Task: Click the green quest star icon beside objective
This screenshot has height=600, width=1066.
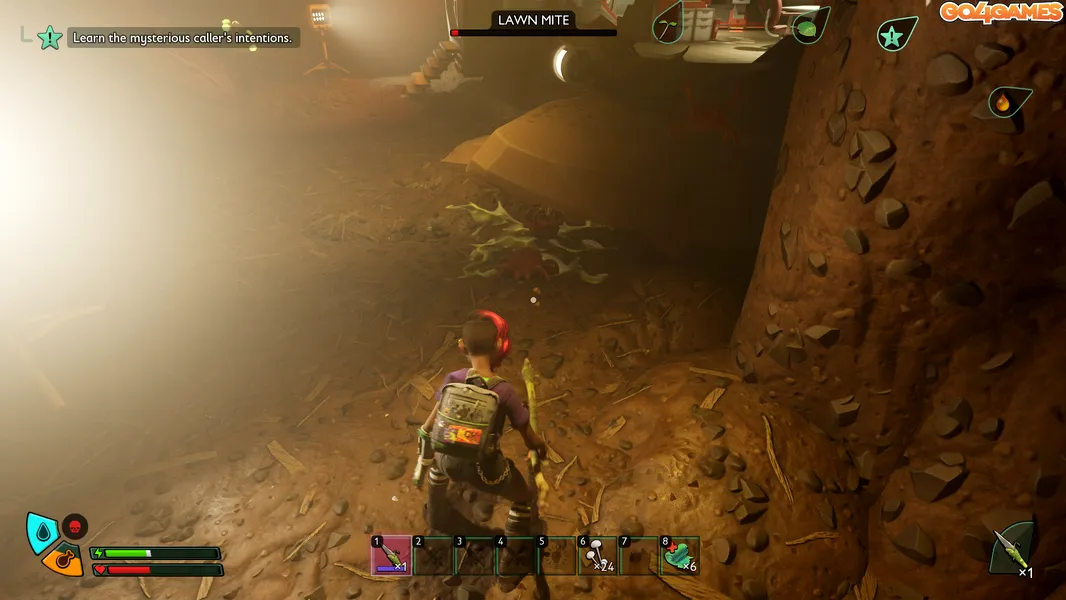Action: 49,38
